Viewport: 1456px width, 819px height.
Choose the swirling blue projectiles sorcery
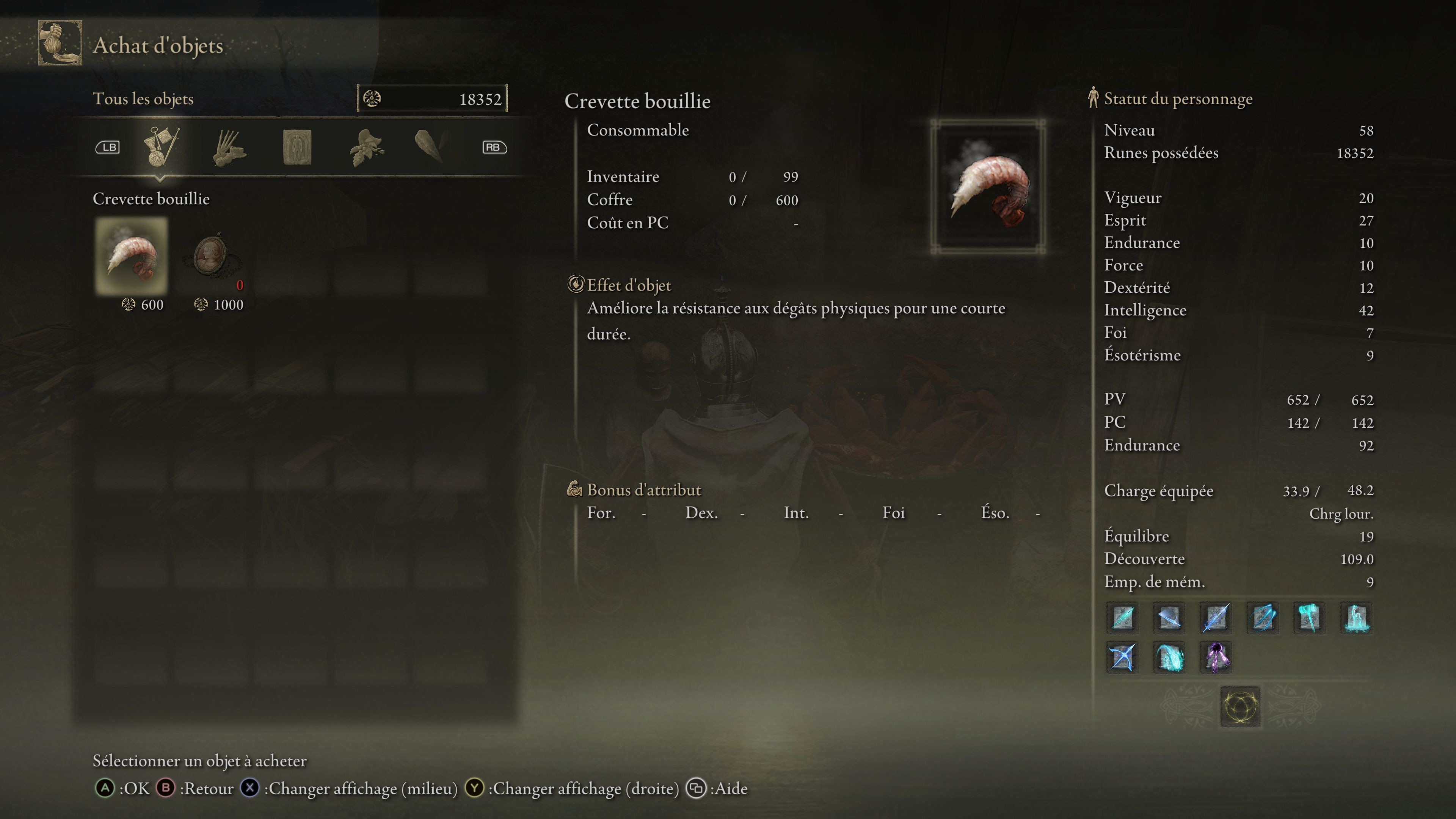[x=1263, y=617]
